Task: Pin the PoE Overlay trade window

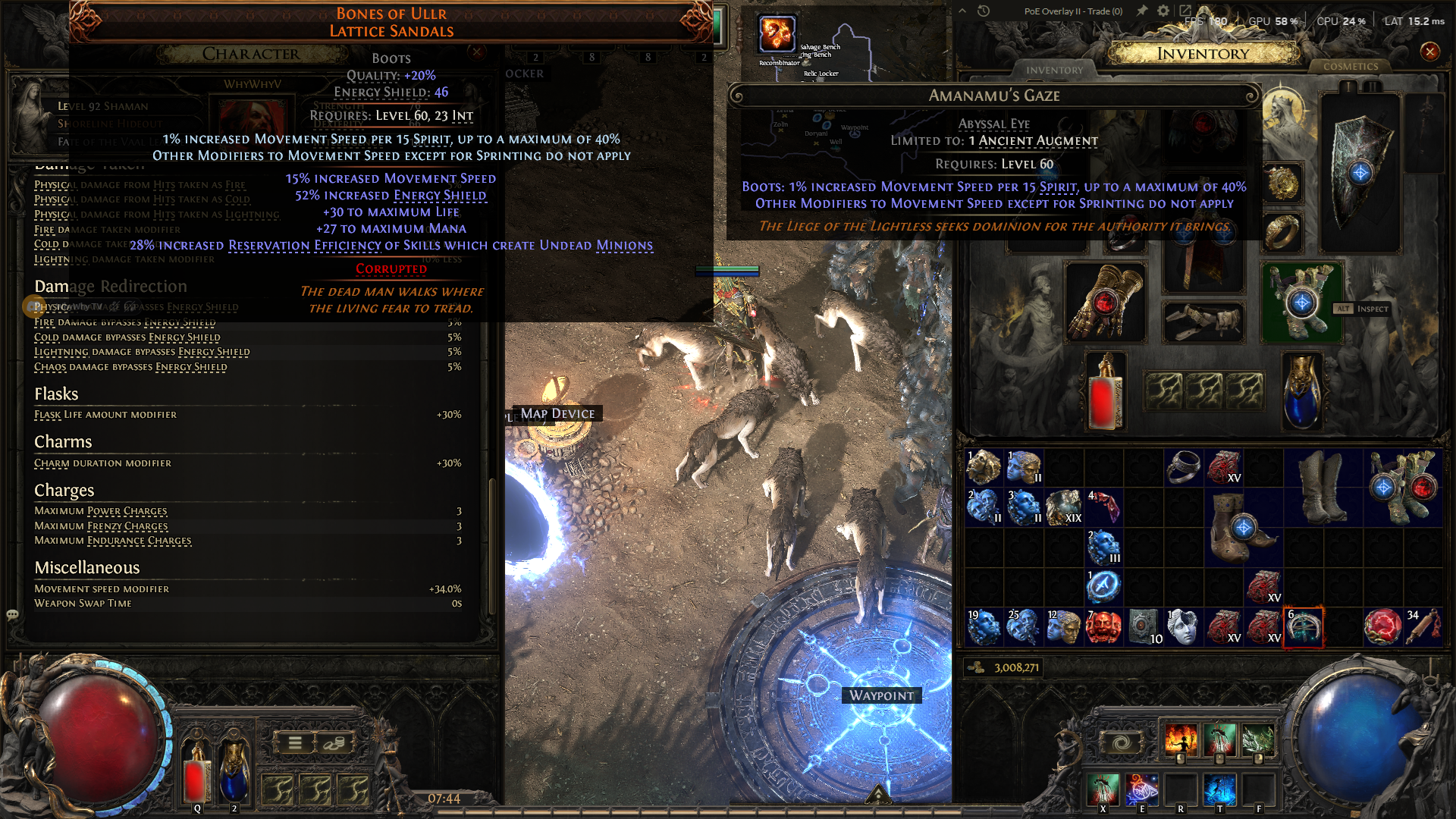Action: point(1142,11)
